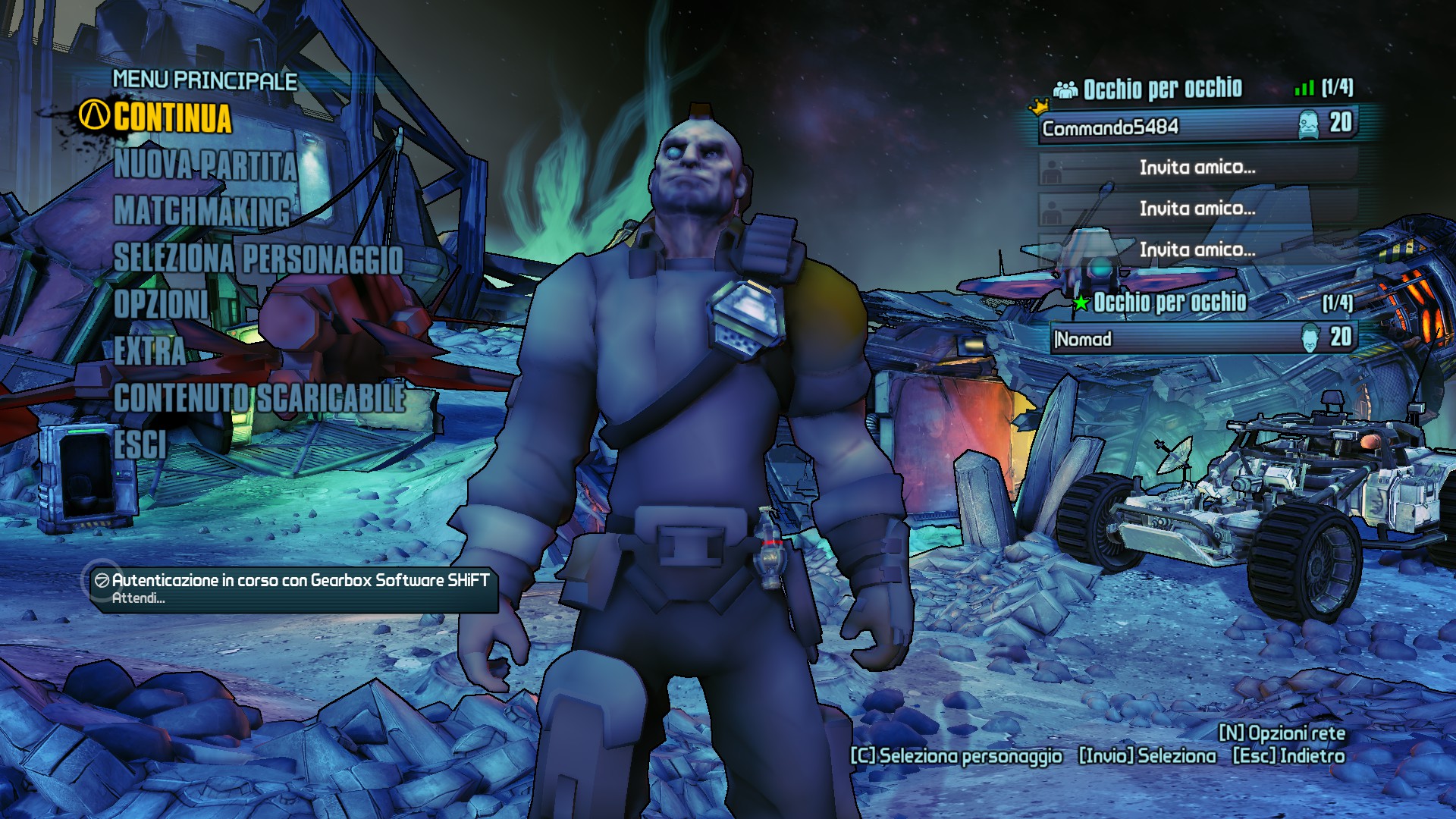Viewport: 1456px width, 819px height.
Task: Choose Seleziona Personaggio from the menu
Action: pyautogui.click(x=258, y=259)
